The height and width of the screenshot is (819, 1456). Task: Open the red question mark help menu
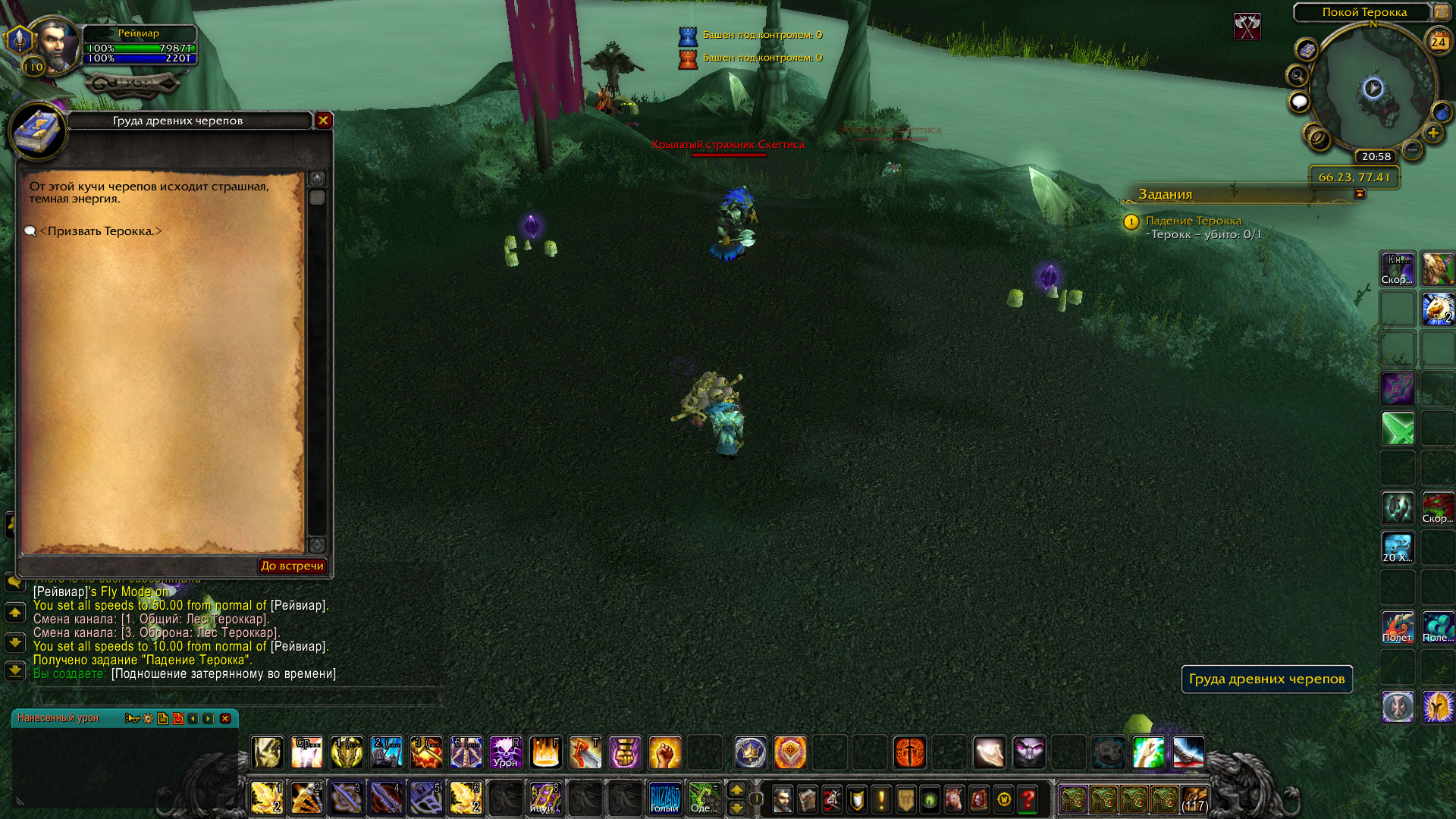tap(1028, 799)
